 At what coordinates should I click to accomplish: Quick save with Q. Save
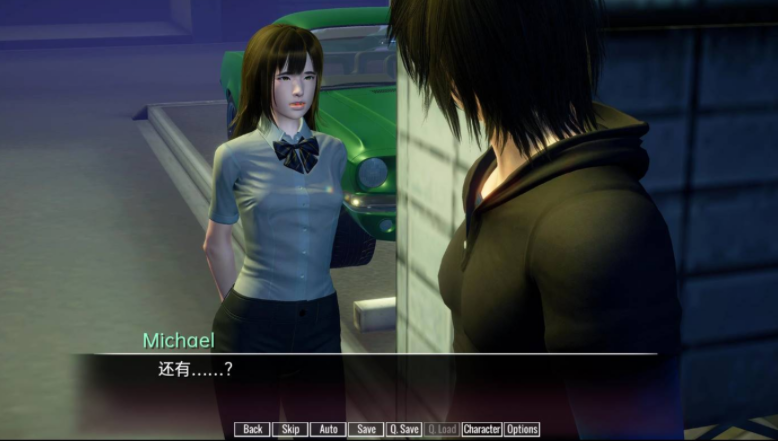click(404, 429)
